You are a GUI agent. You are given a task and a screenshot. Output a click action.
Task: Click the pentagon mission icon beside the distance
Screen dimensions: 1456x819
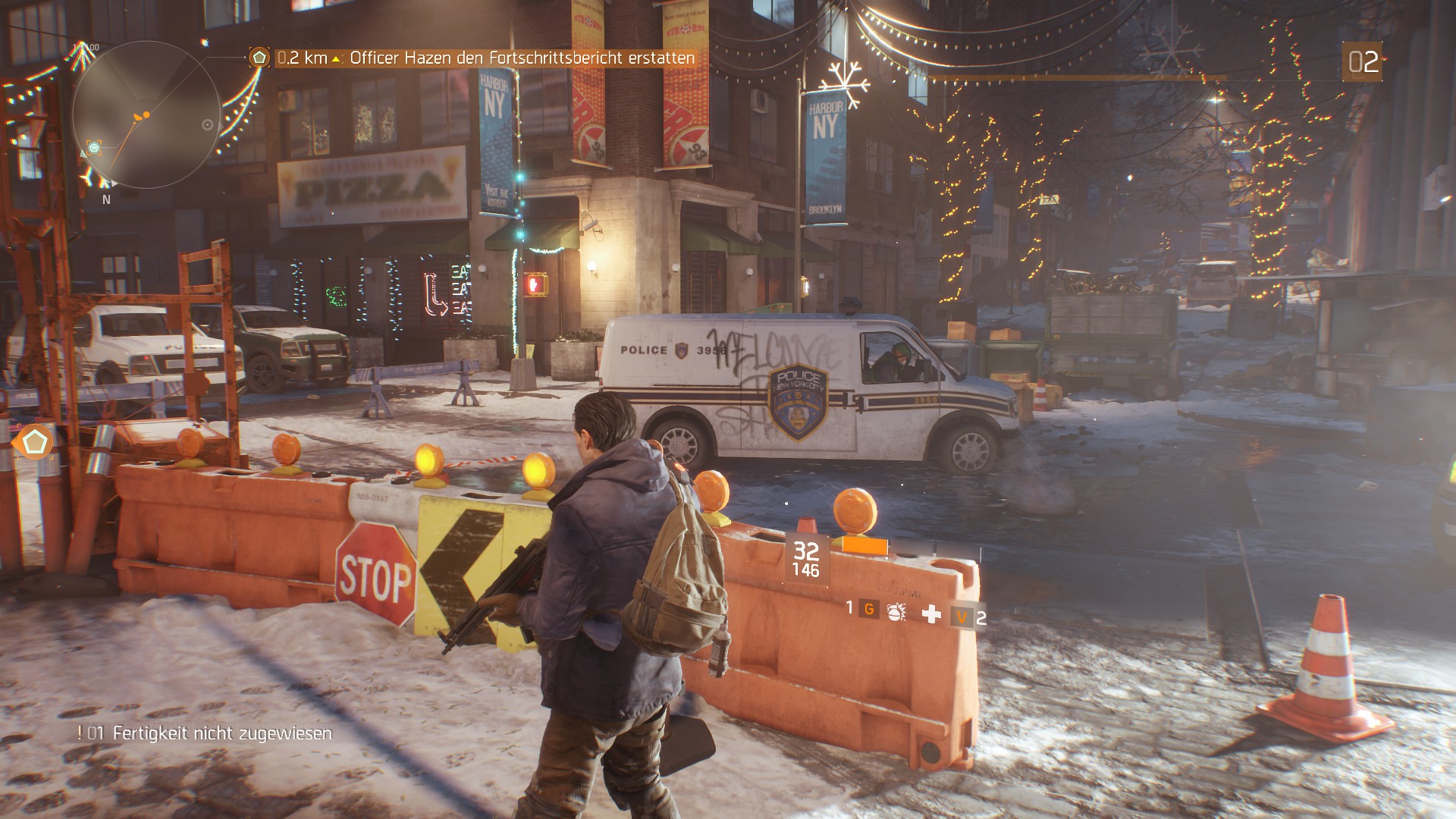[x=259, y=58]
